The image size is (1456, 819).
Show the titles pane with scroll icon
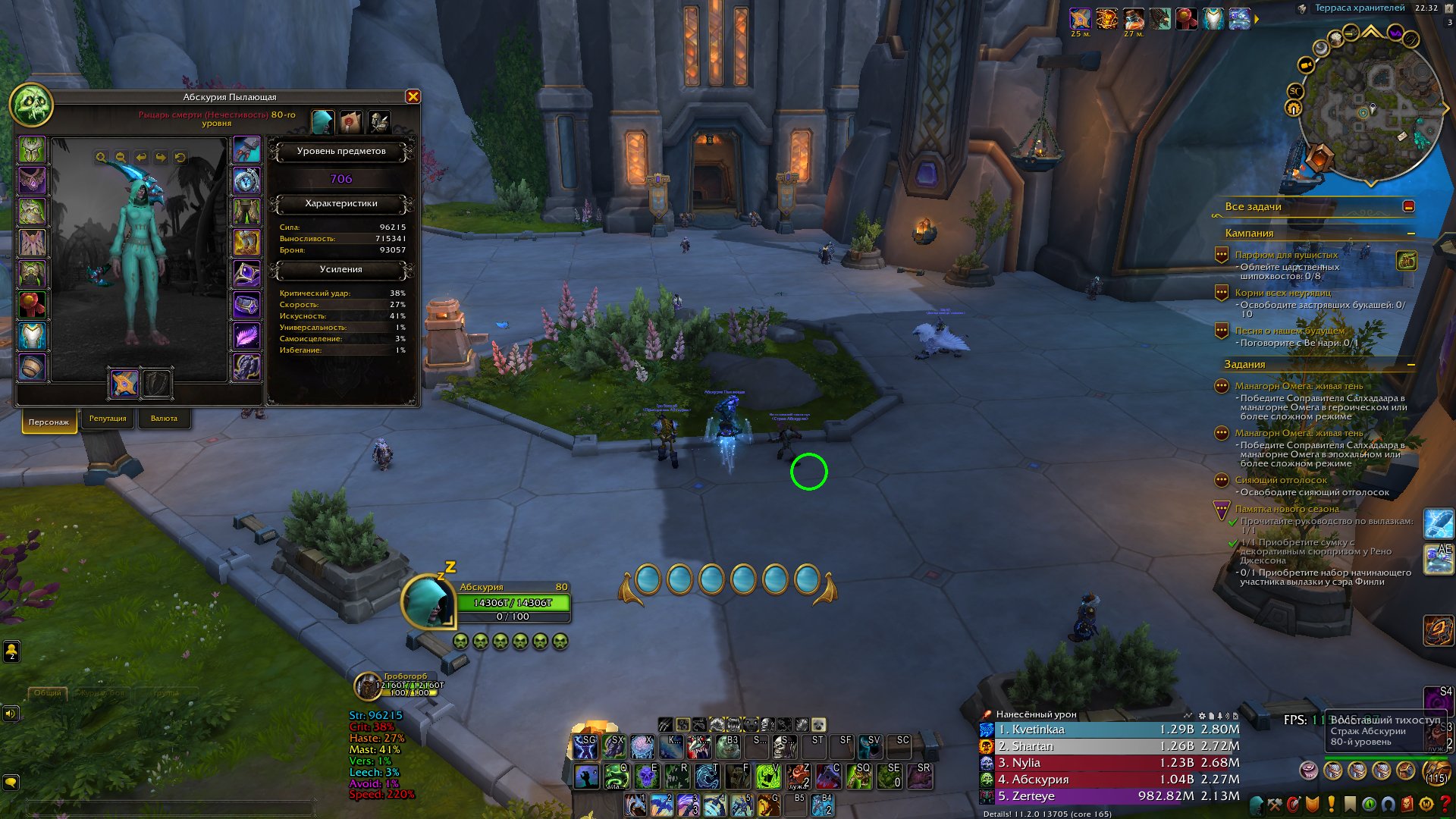[350, 121]
